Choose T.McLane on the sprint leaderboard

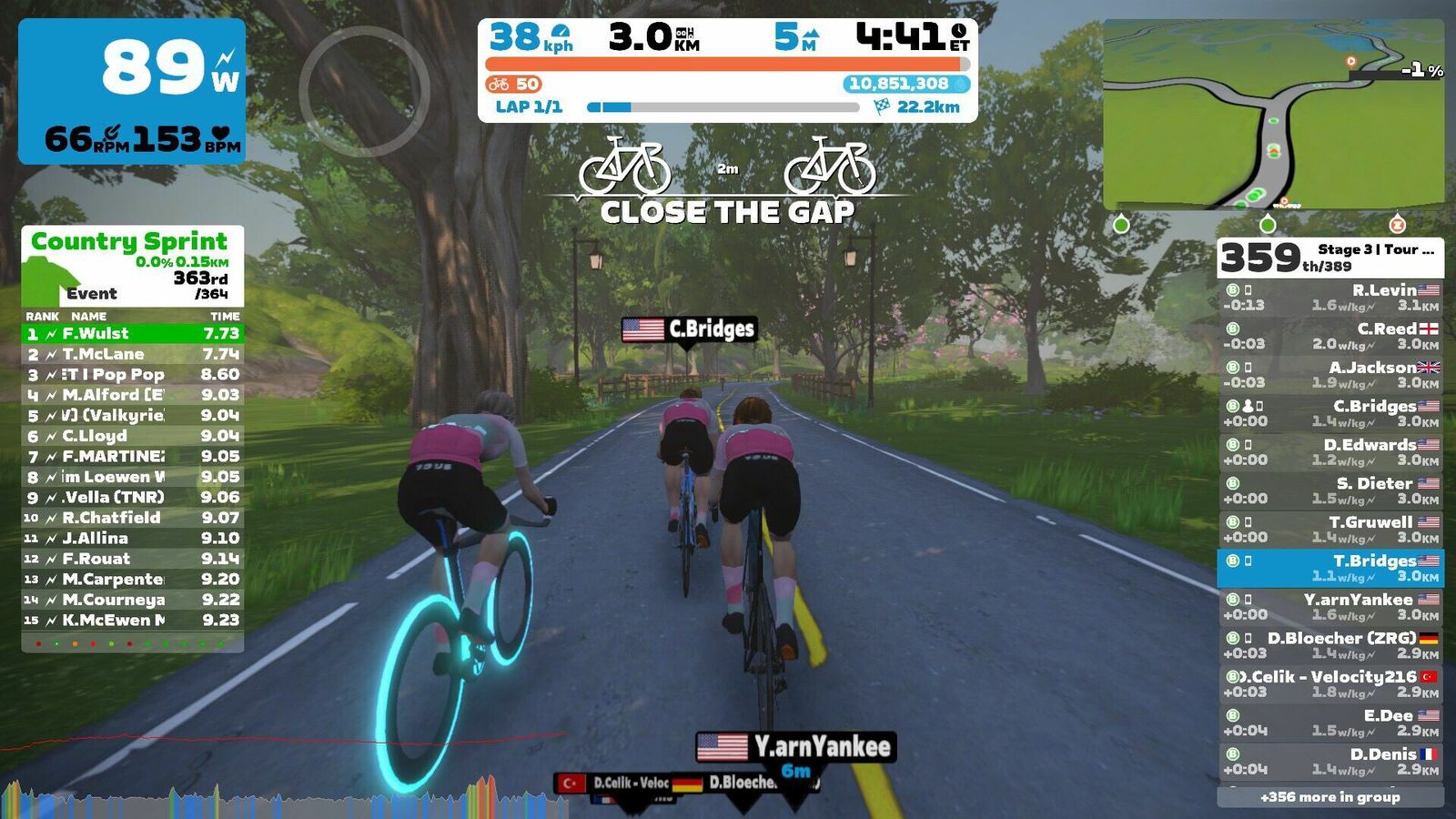click(132, 354)
